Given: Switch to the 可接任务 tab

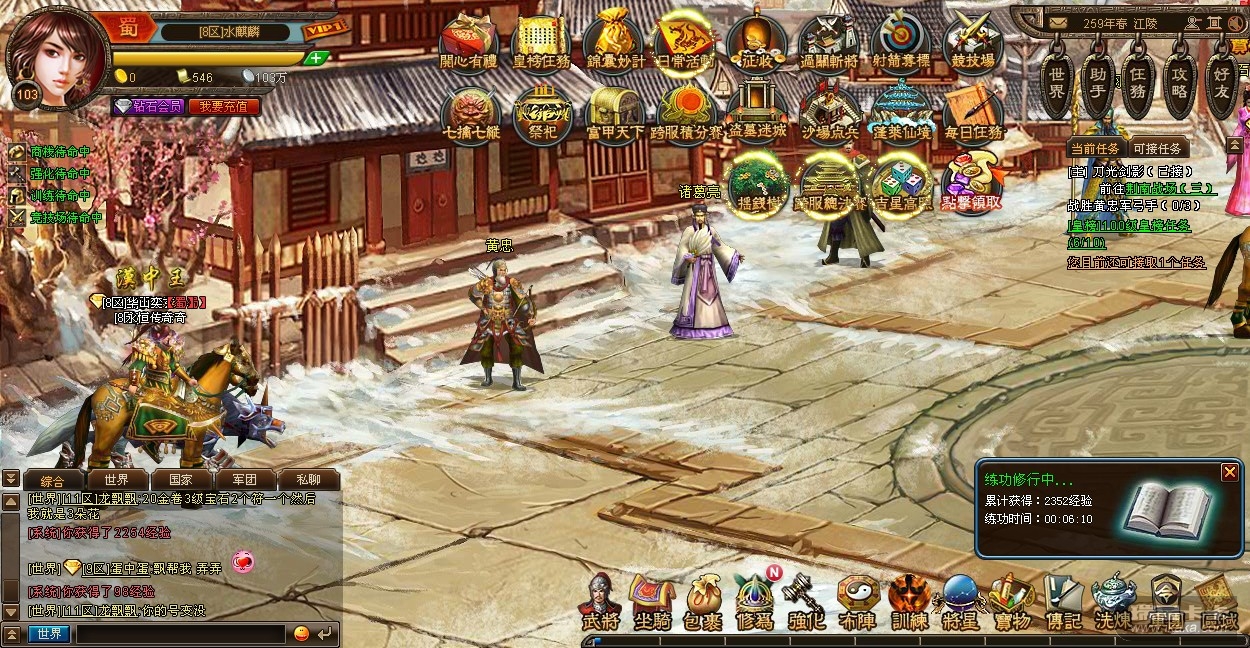Looking at the screenshot, I should (1158, 148).
